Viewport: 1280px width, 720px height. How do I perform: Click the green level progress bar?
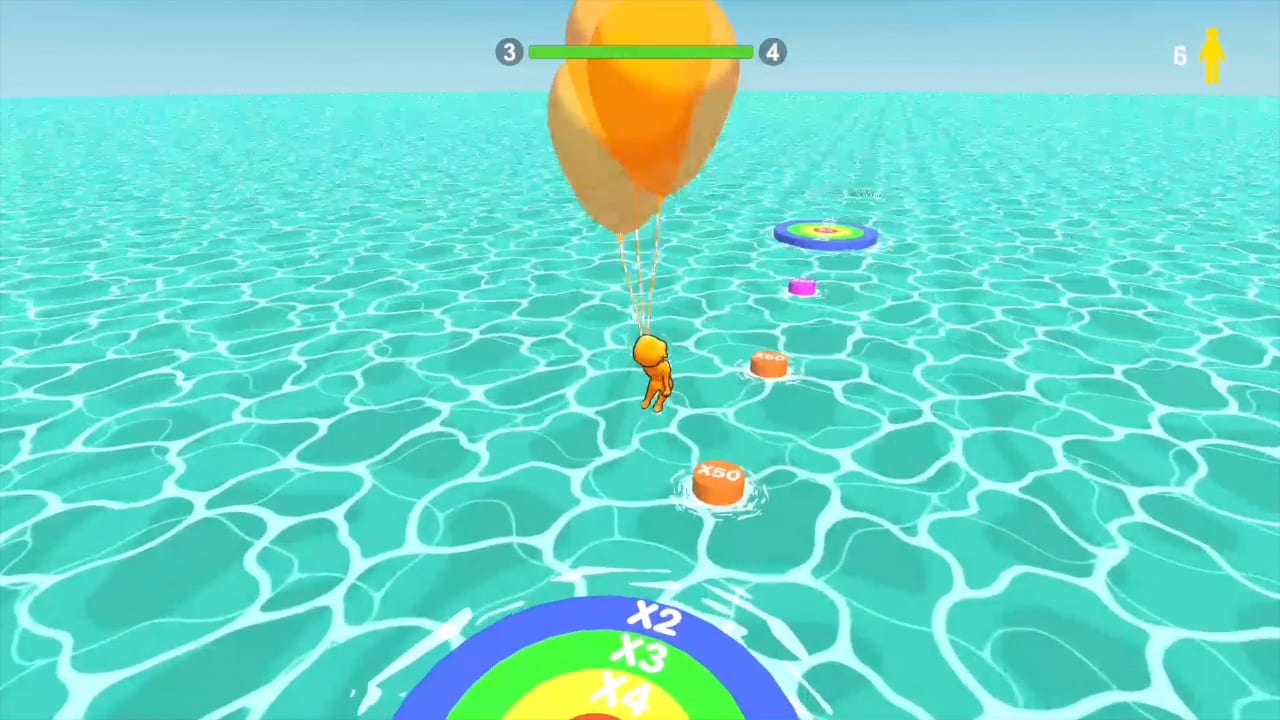pyautogui.click(x=640, y=52)
